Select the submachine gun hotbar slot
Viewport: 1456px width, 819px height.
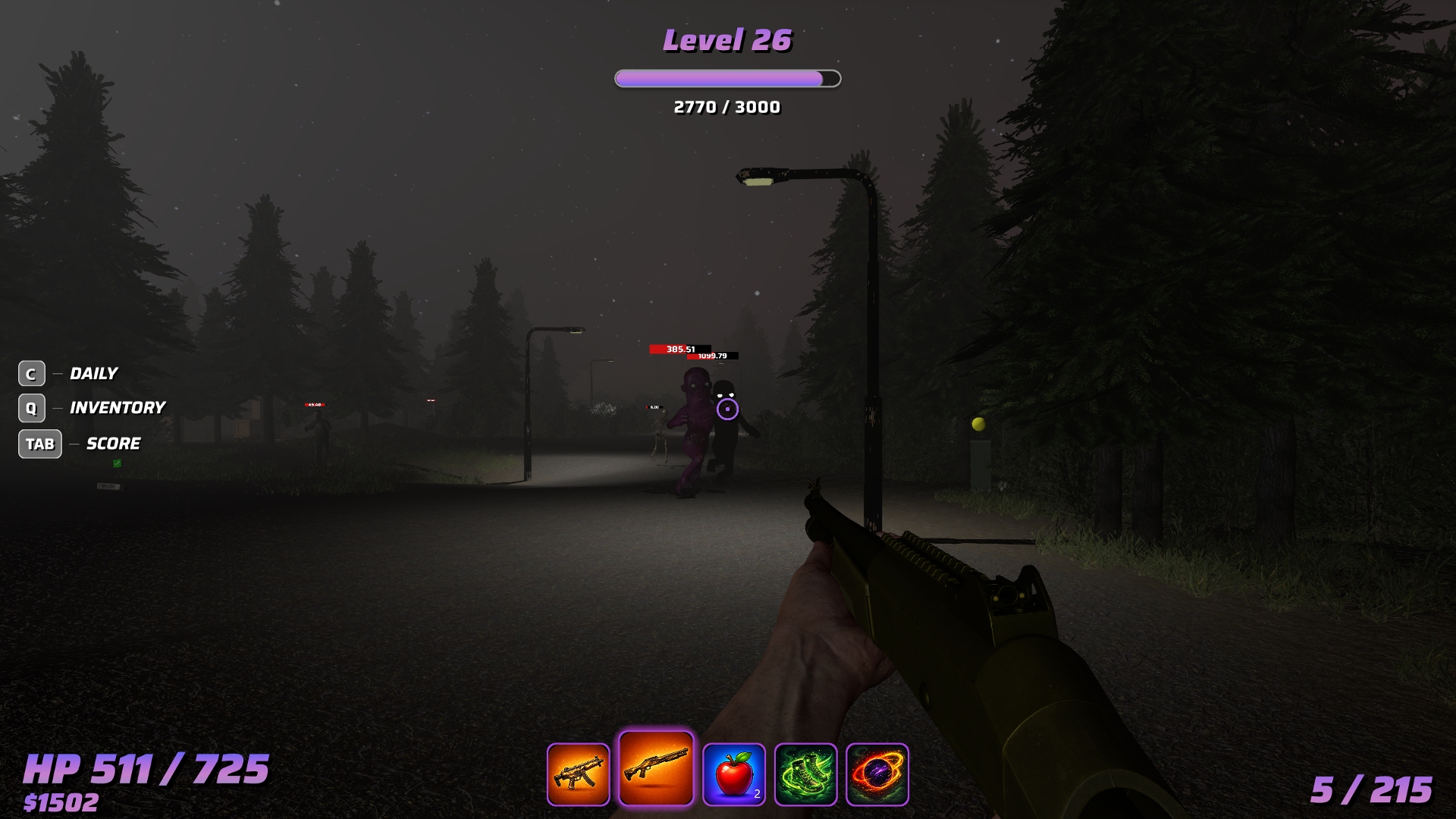[578, 774]
